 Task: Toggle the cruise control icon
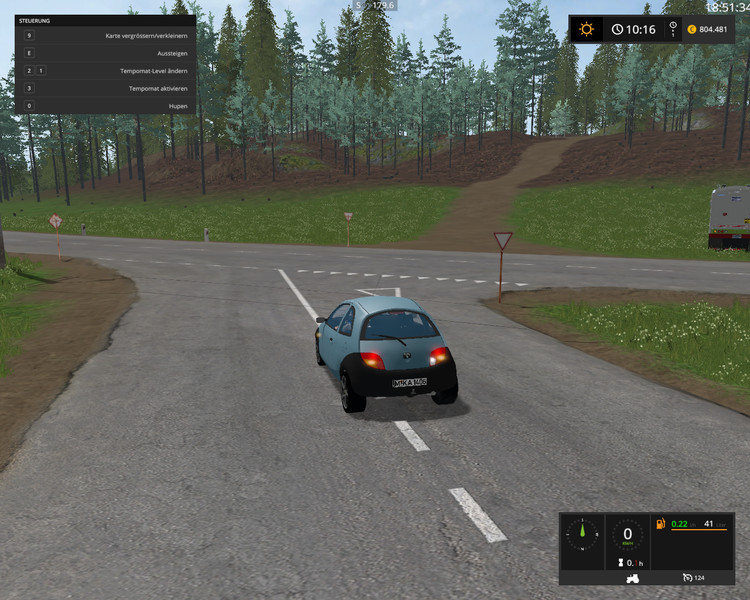(x=688, y=578)
